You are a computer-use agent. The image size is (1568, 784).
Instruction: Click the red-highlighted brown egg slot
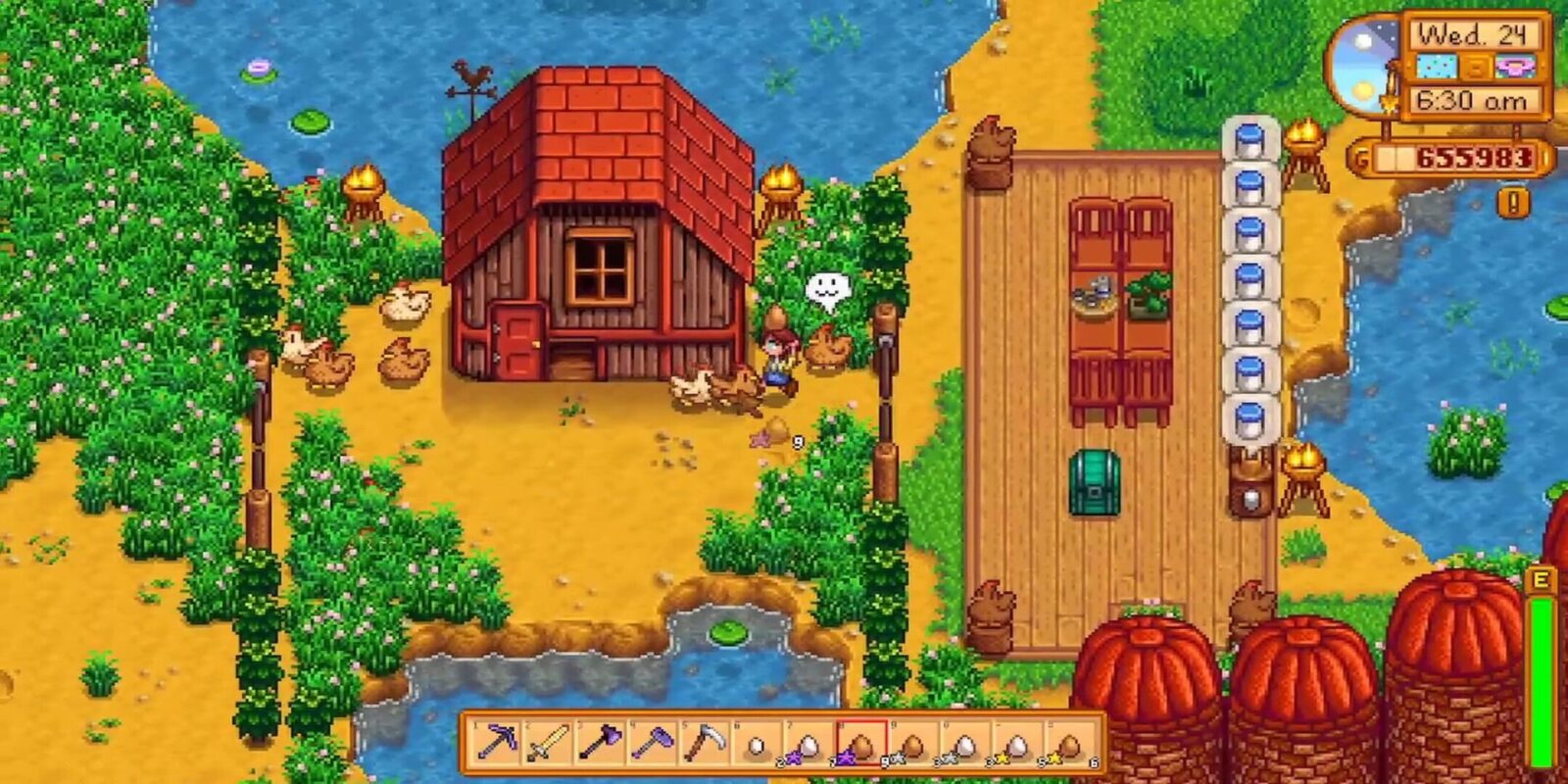point(861,744)
